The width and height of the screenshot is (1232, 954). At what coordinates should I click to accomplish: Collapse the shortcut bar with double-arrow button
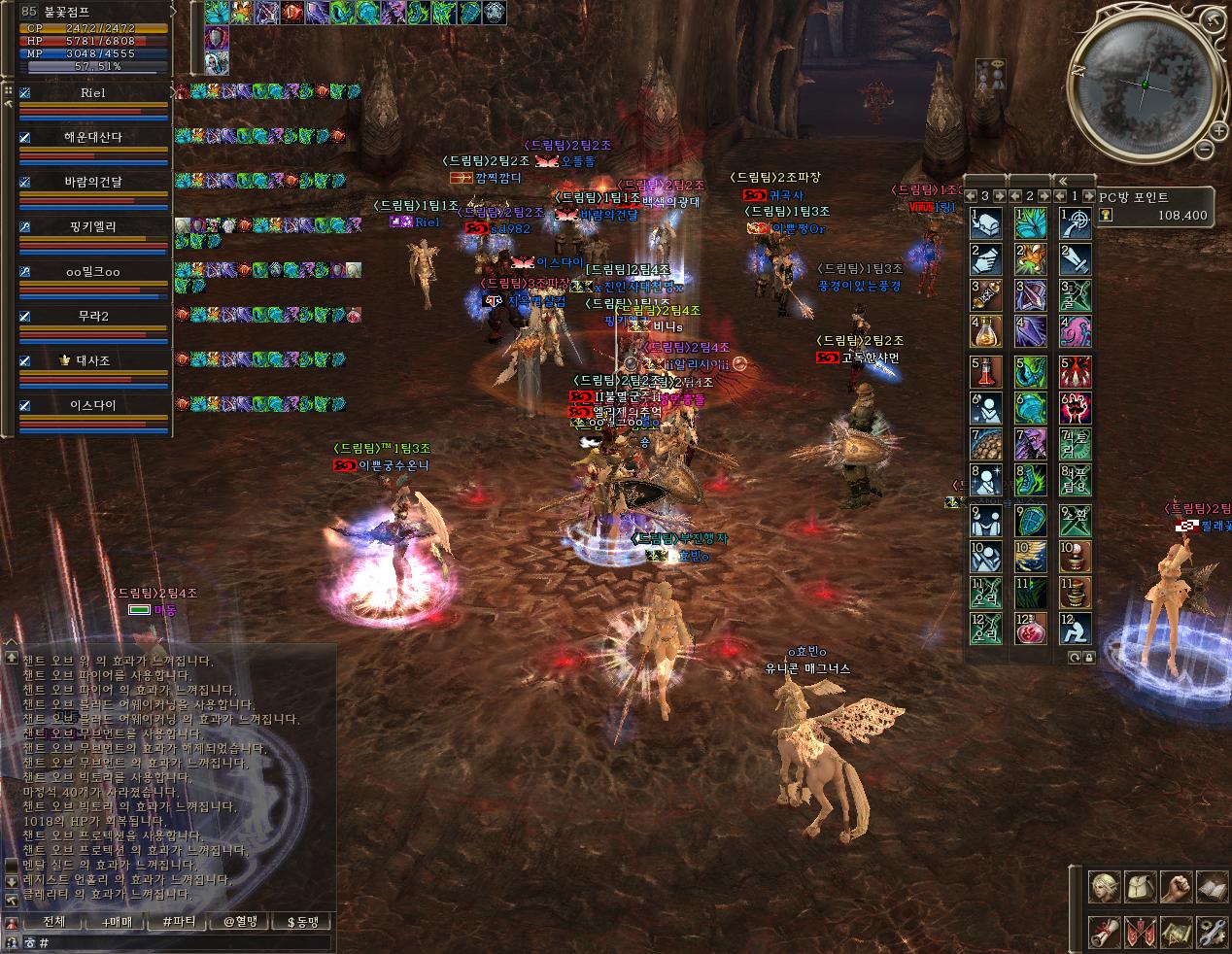(1063, 181)
